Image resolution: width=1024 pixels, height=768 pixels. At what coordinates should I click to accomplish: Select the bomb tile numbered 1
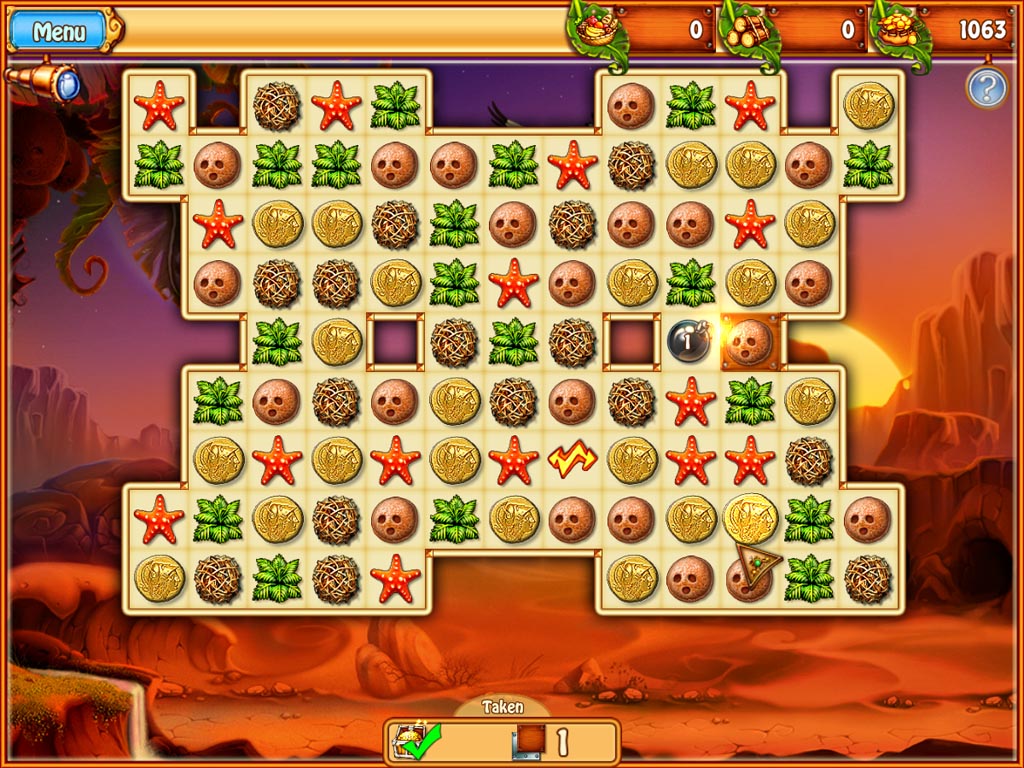689,343
